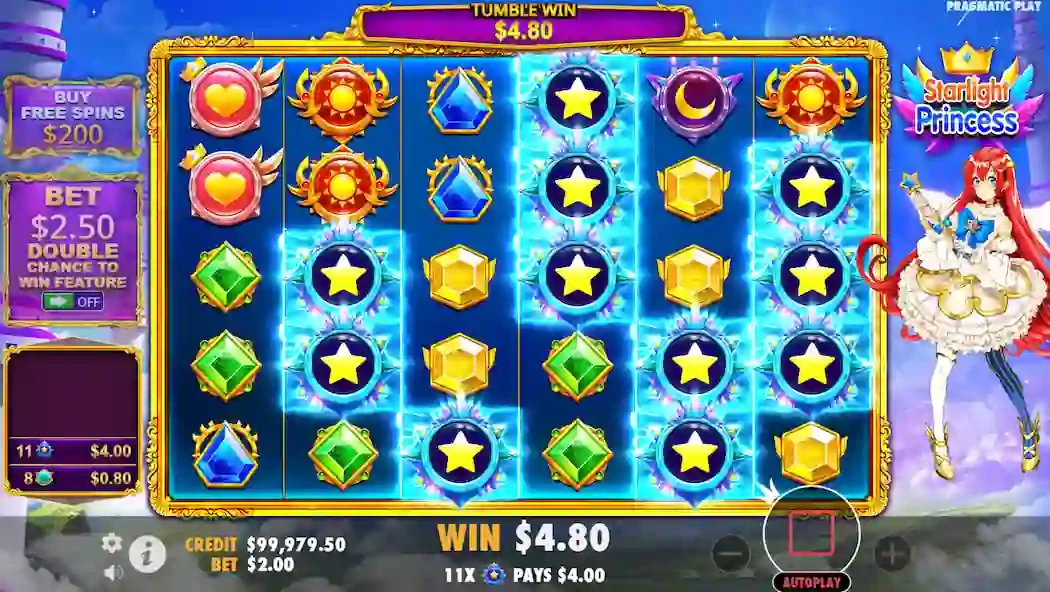
Task: Decrease the bet with minus button
Action: [731, 552]
